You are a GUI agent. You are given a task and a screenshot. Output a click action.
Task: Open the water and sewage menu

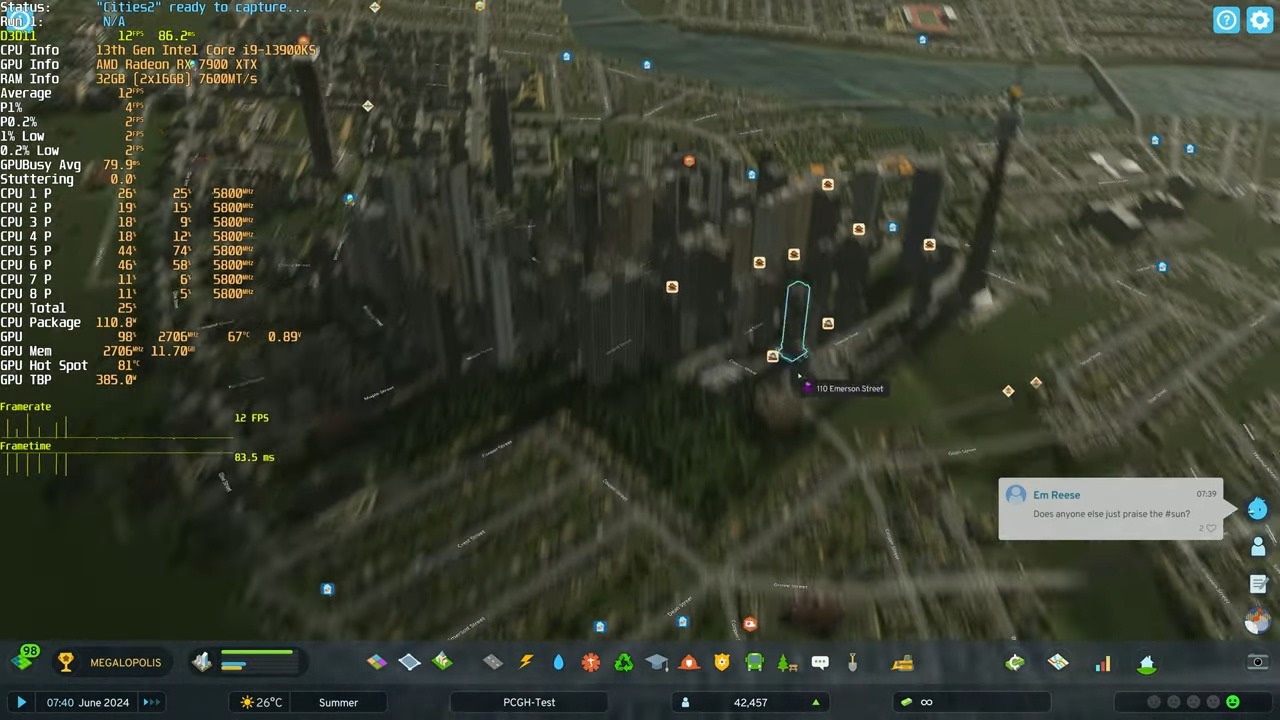pyautogui.click(x=558, y=662)
